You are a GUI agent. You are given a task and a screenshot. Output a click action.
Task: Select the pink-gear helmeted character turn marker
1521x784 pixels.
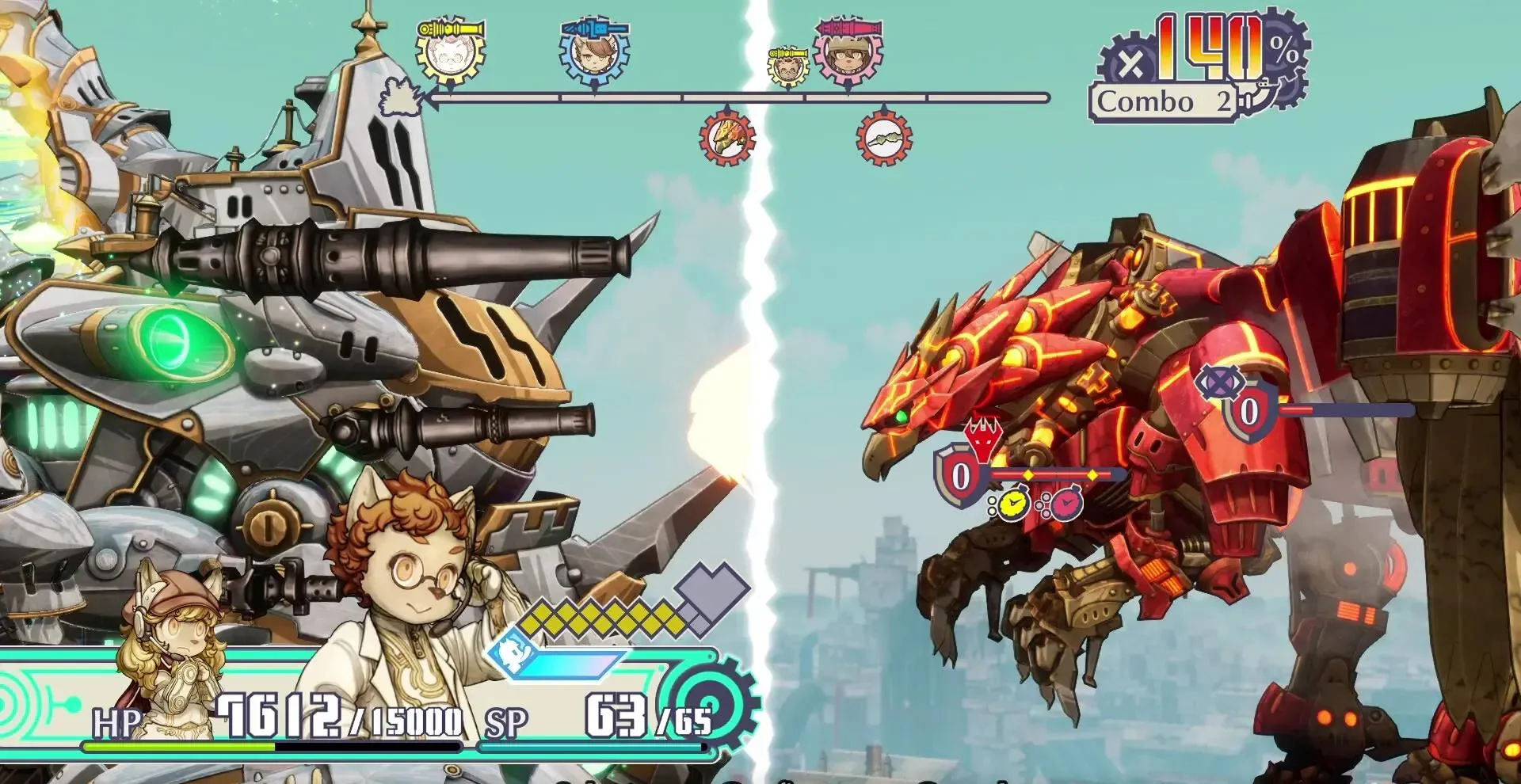848,52
